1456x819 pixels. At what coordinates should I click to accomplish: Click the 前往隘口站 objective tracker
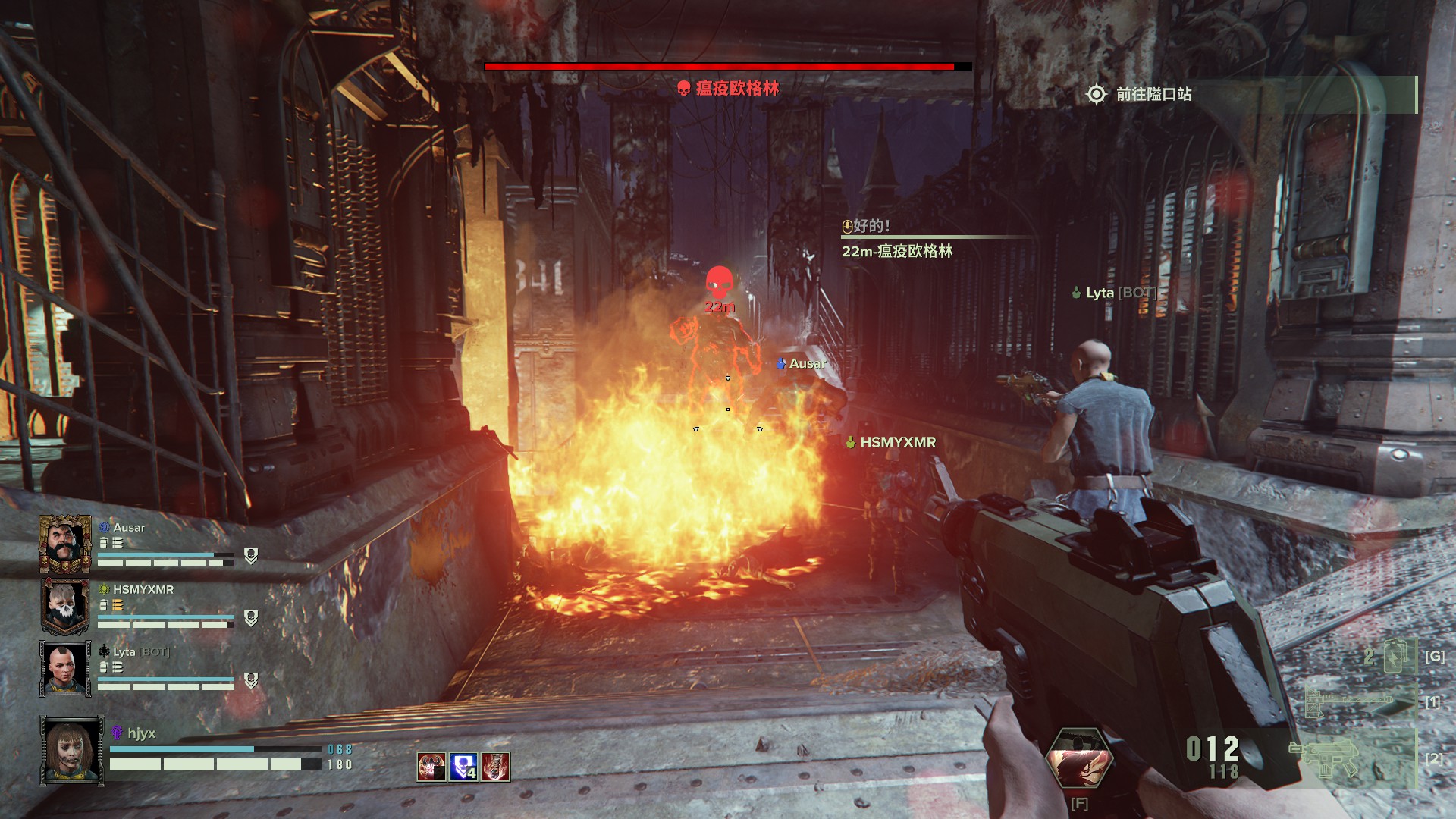click(x=1153, y=95)
